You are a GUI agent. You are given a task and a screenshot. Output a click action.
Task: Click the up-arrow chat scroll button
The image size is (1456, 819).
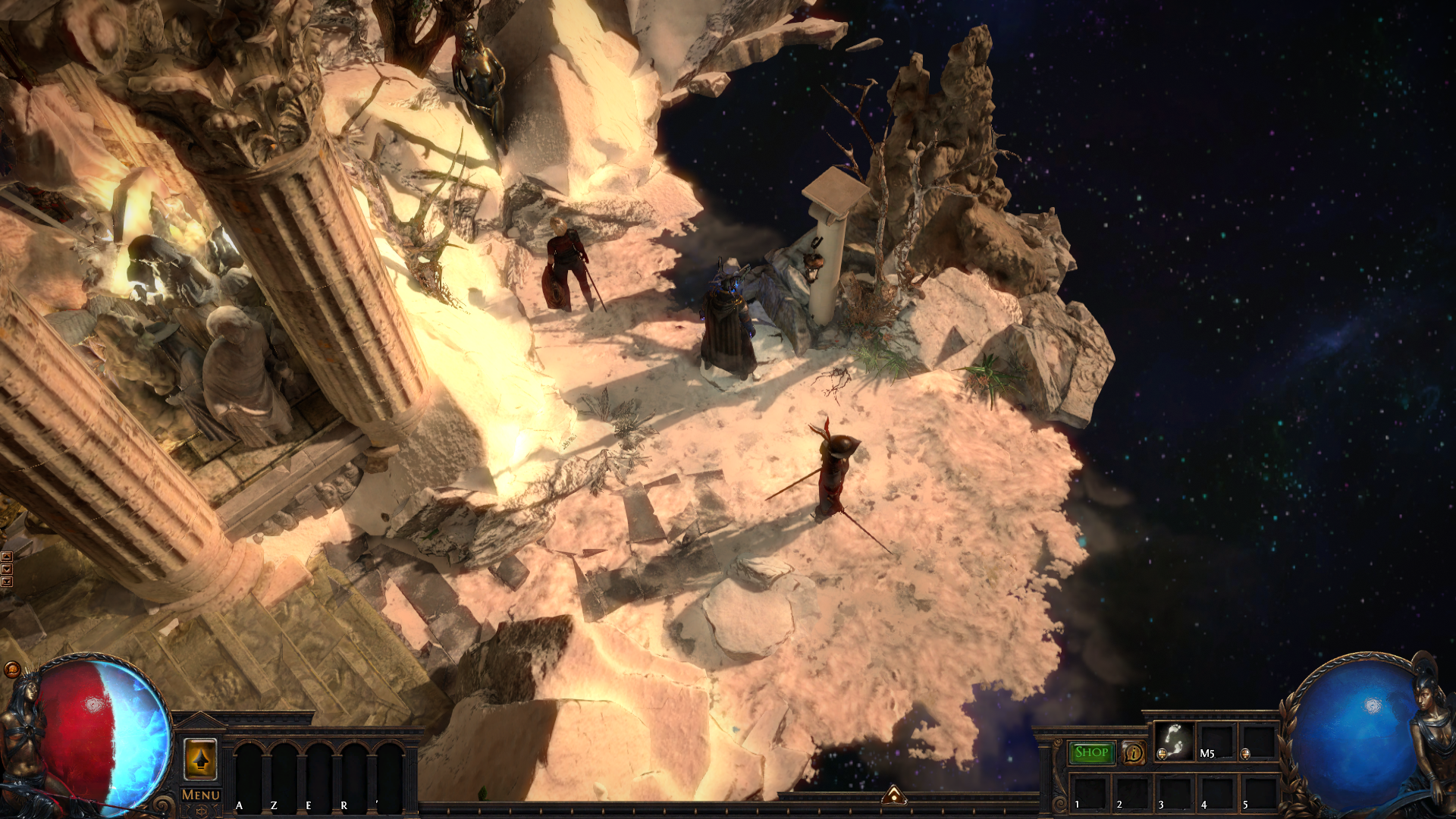click(x=7, y=557)
